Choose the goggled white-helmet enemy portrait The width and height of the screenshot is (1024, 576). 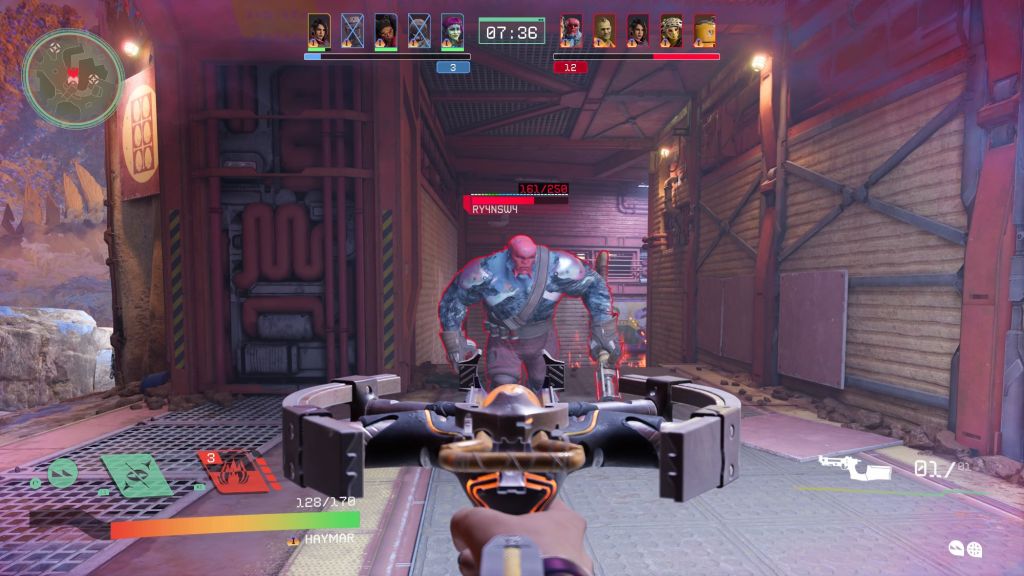tap(671, 29)
